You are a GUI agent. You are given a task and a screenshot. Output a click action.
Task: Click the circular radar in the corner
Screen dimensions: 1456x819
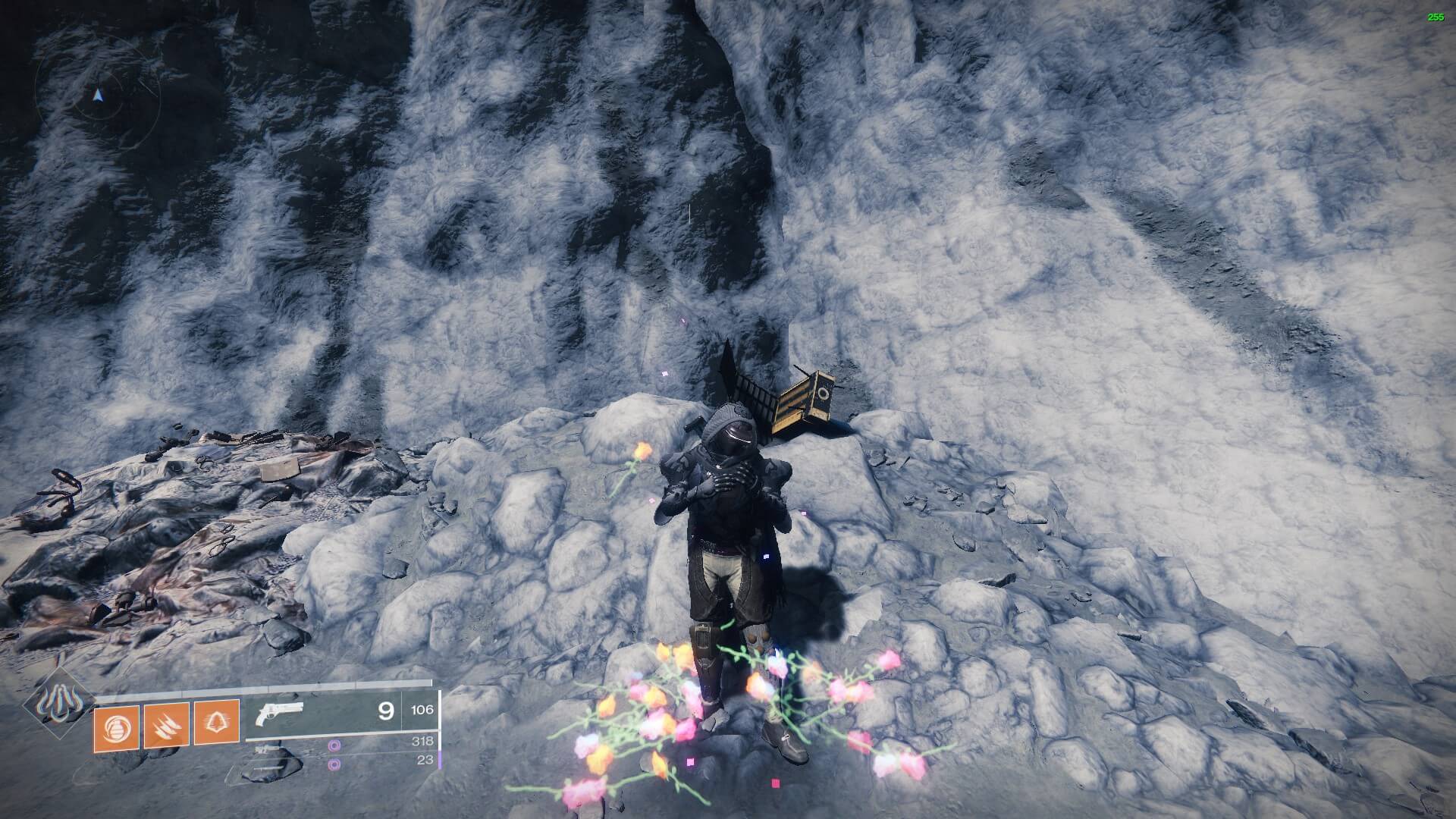(x=97, y=96)
